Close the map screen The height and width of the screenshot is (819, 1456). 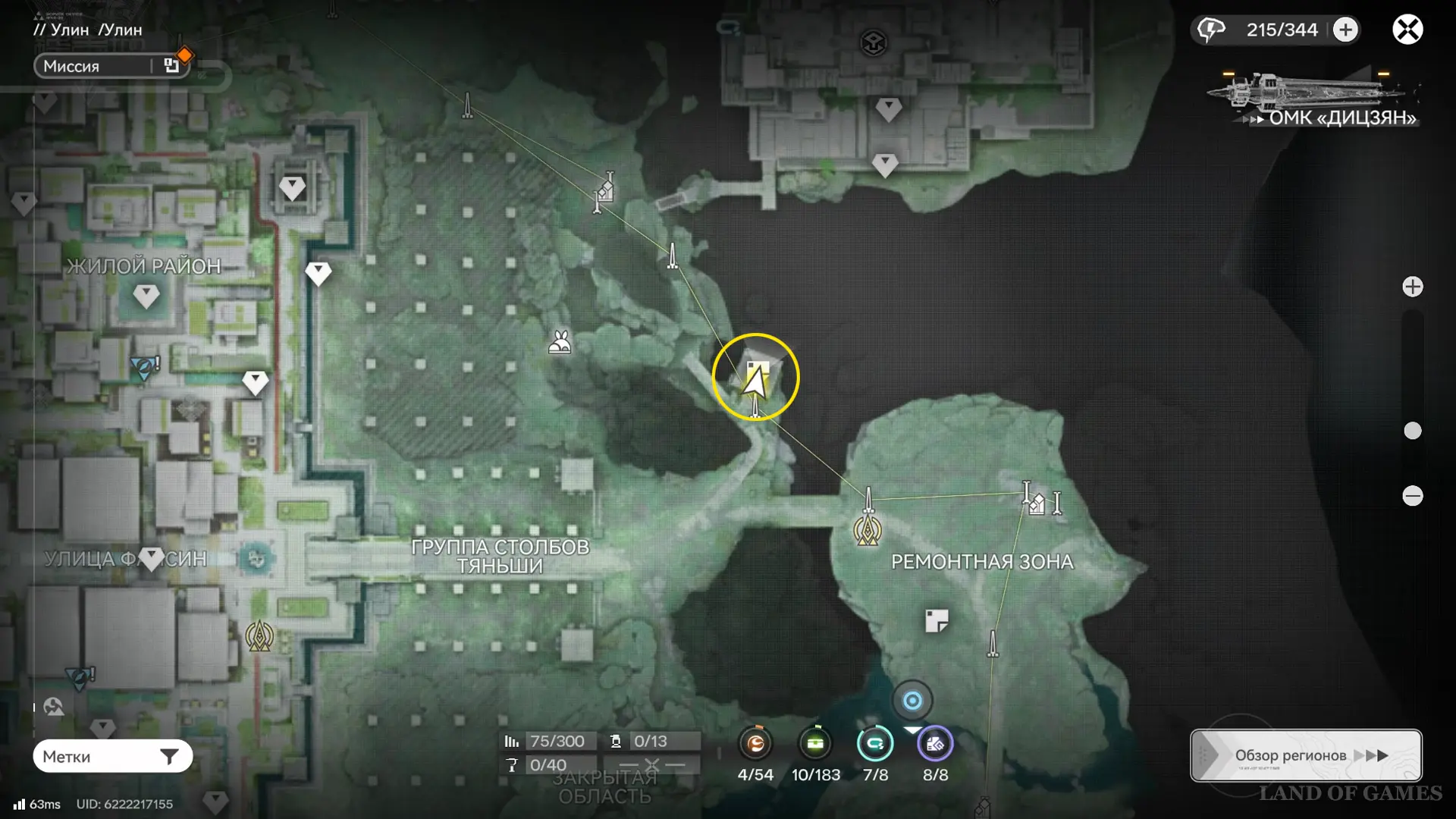(x=1407, y=30)
